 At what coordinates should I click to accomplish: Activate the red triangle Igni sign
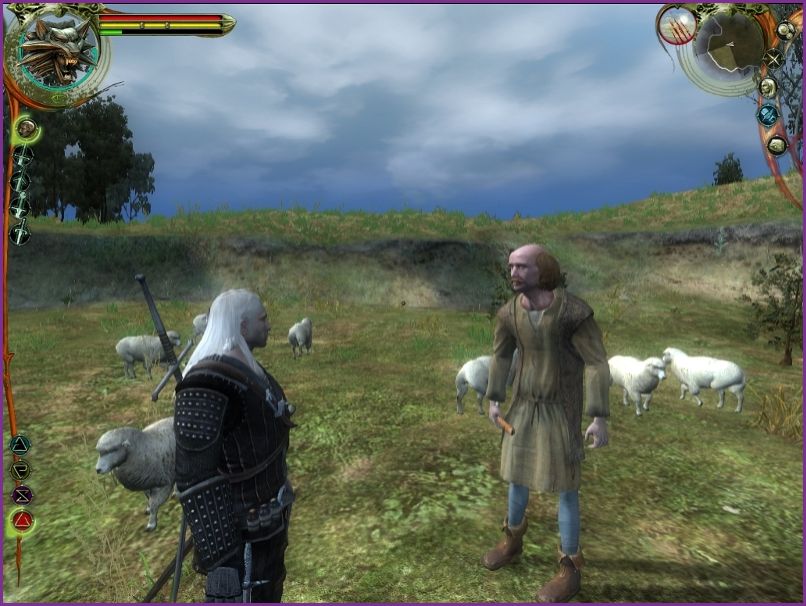coord(21,520)
